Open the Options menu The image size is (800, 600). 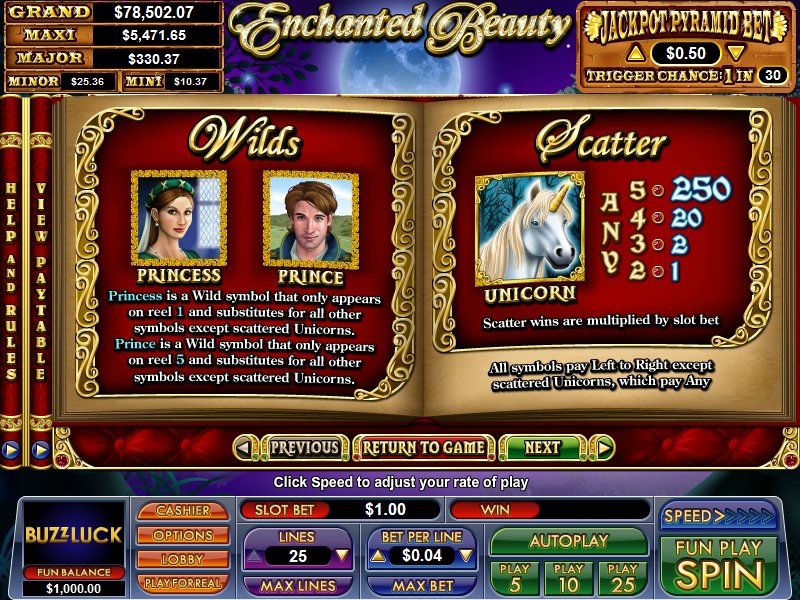click(x=183, y=535)
